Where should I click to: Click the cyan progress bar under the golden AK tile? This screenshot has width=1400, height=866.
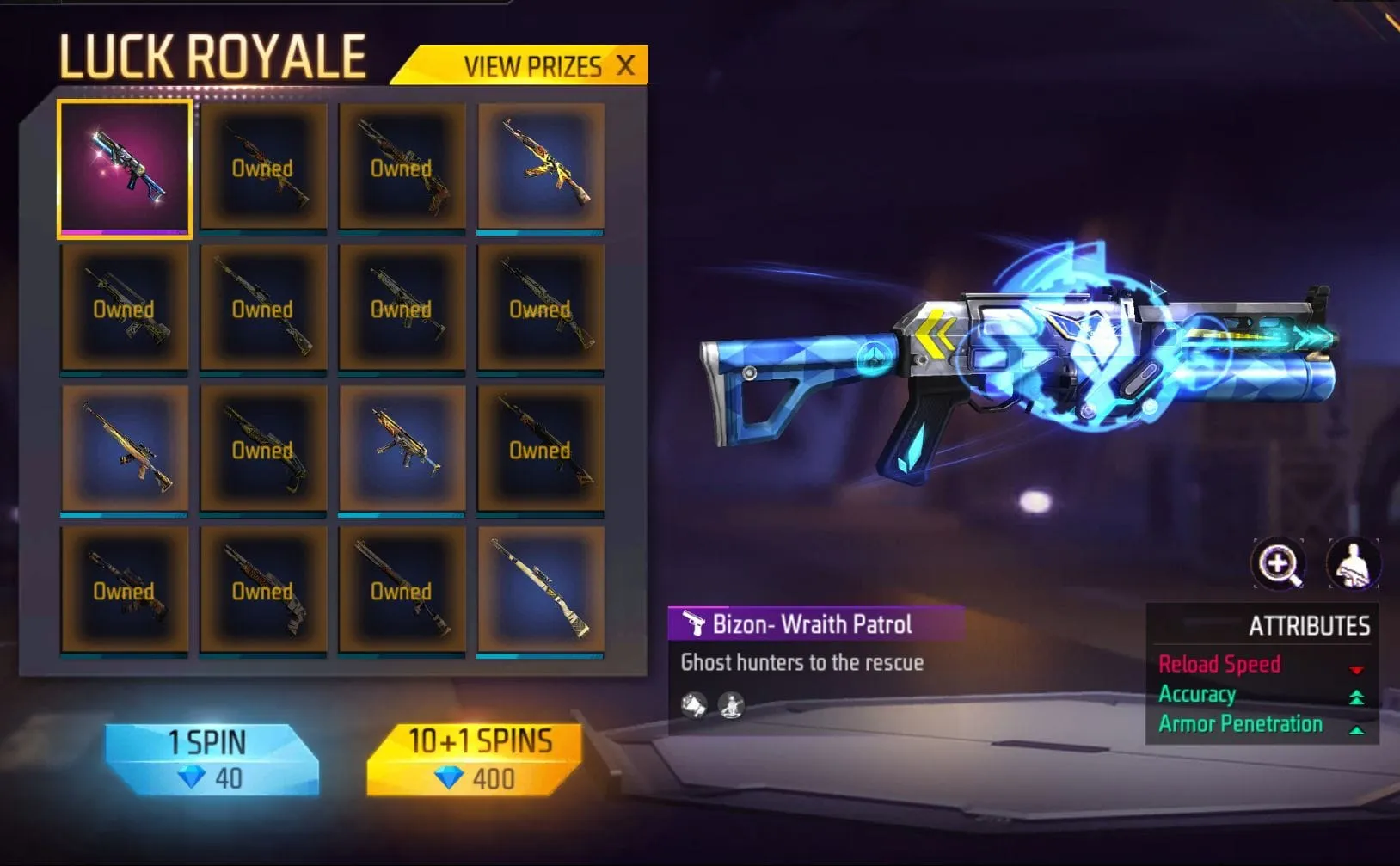(542, 232)
